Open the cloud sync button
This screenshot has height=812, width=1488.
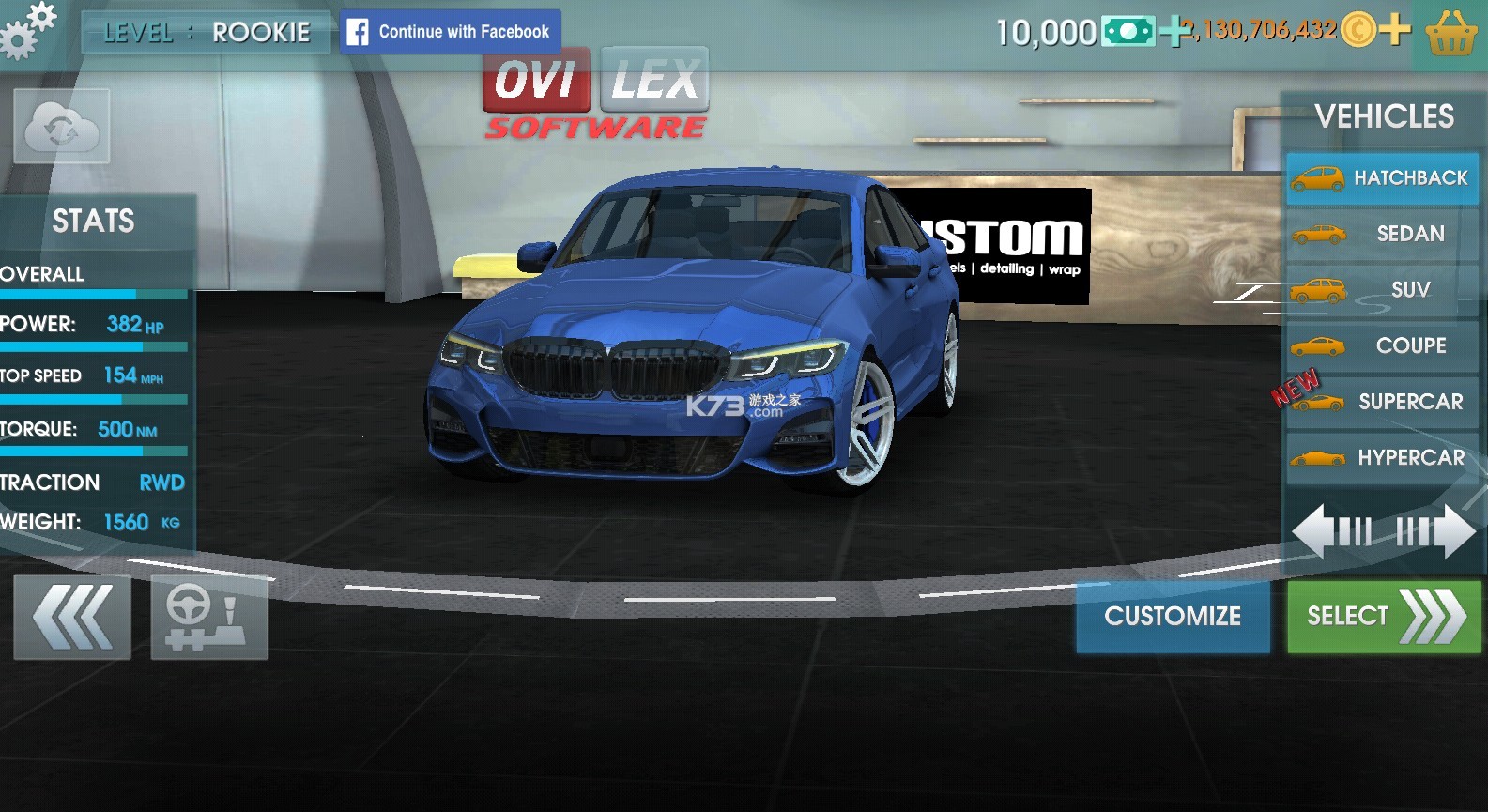[62, 127]
